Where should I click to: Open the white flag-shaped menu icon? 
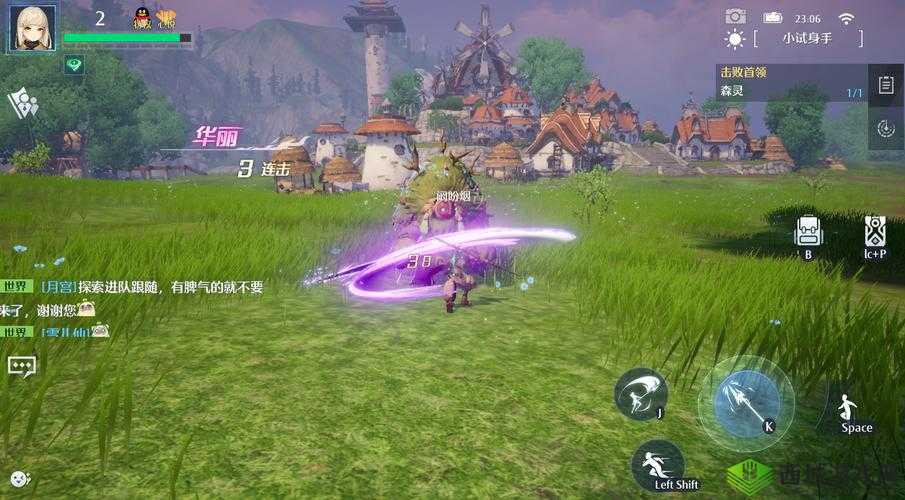click(x=22, y=102)
